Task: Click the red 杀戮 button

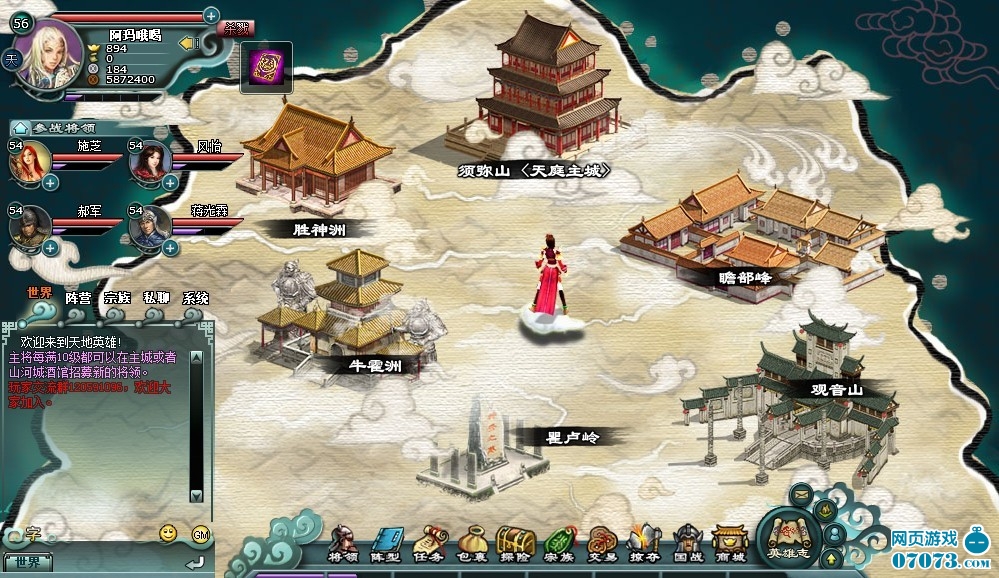Action: point(237,28)
